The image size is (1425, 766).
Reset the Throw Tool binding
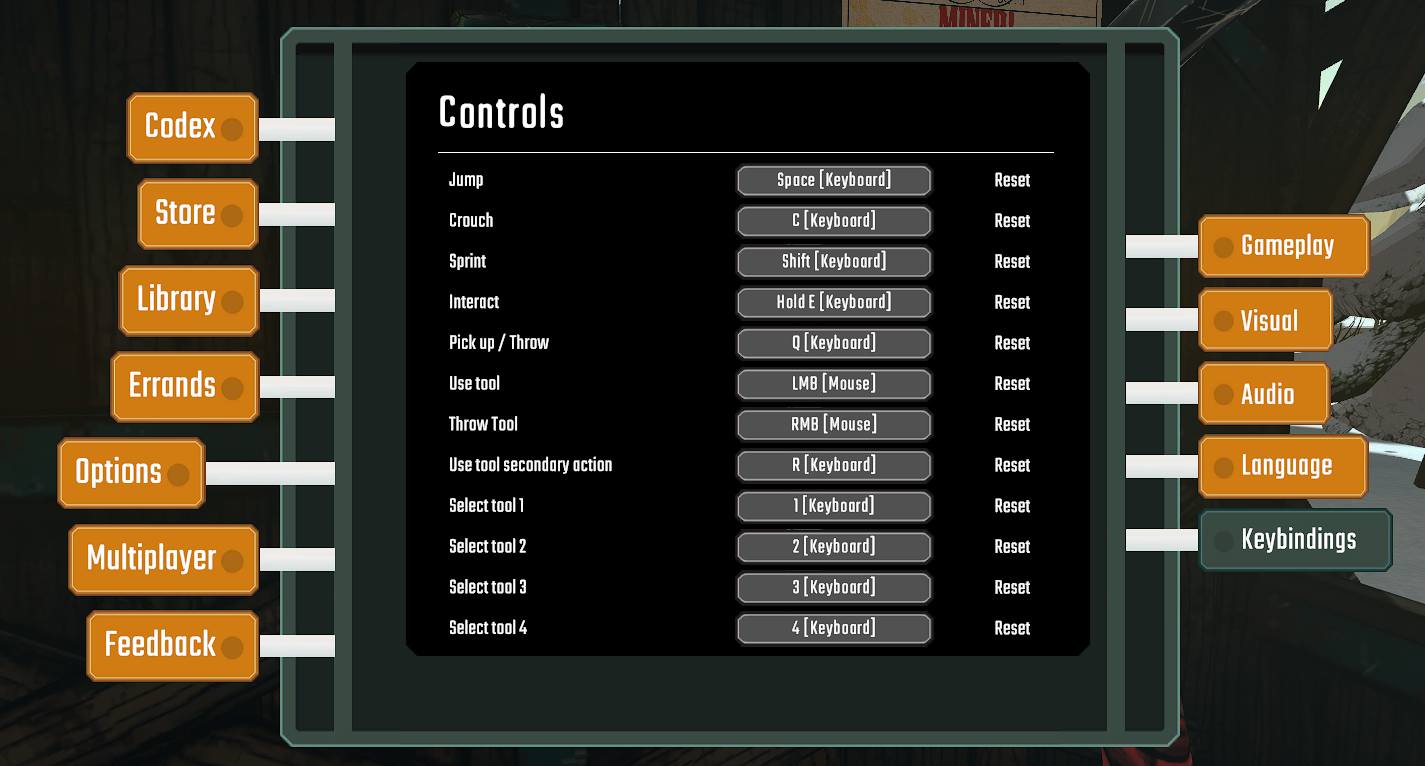[x=1011, y=424]
